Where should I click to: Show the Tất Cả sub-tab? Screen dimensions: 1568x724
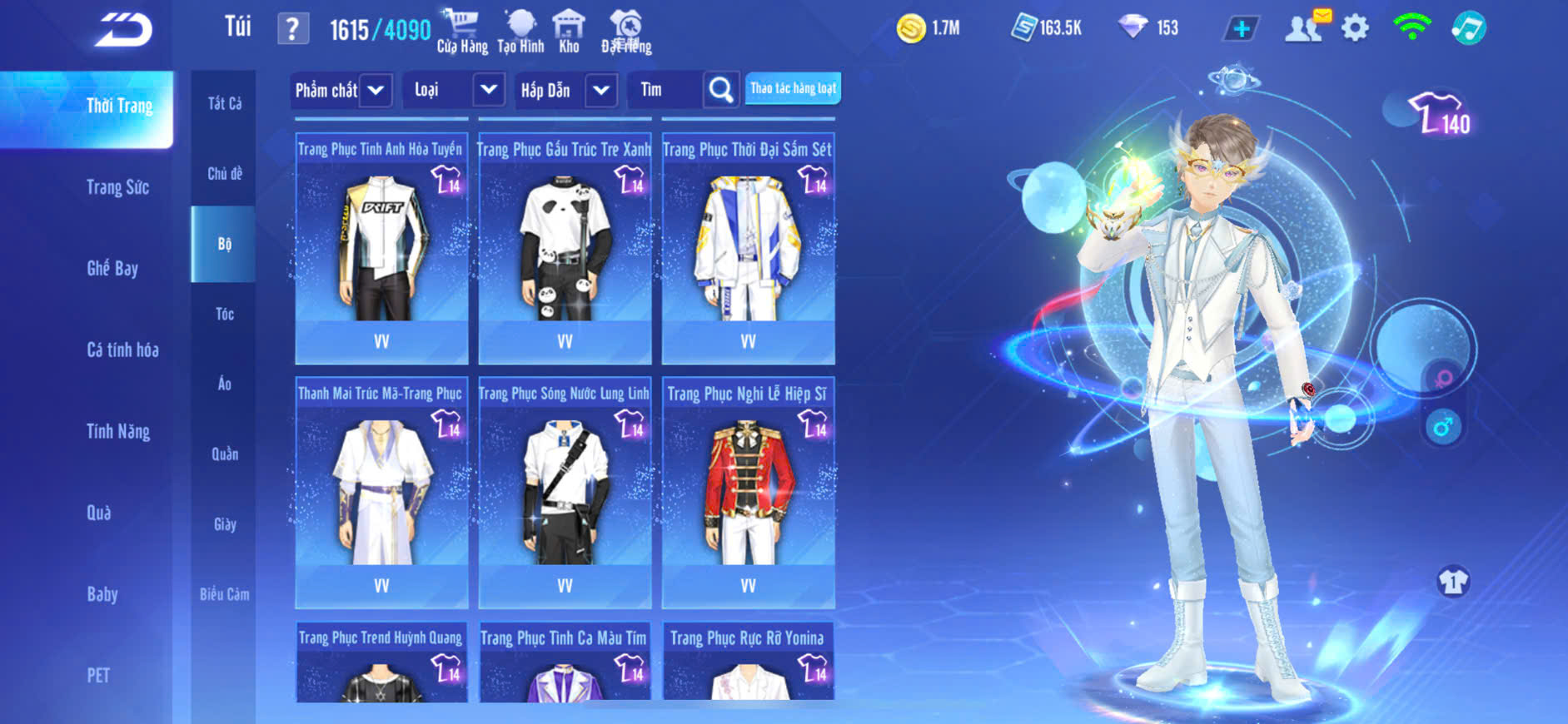[224, 103]
